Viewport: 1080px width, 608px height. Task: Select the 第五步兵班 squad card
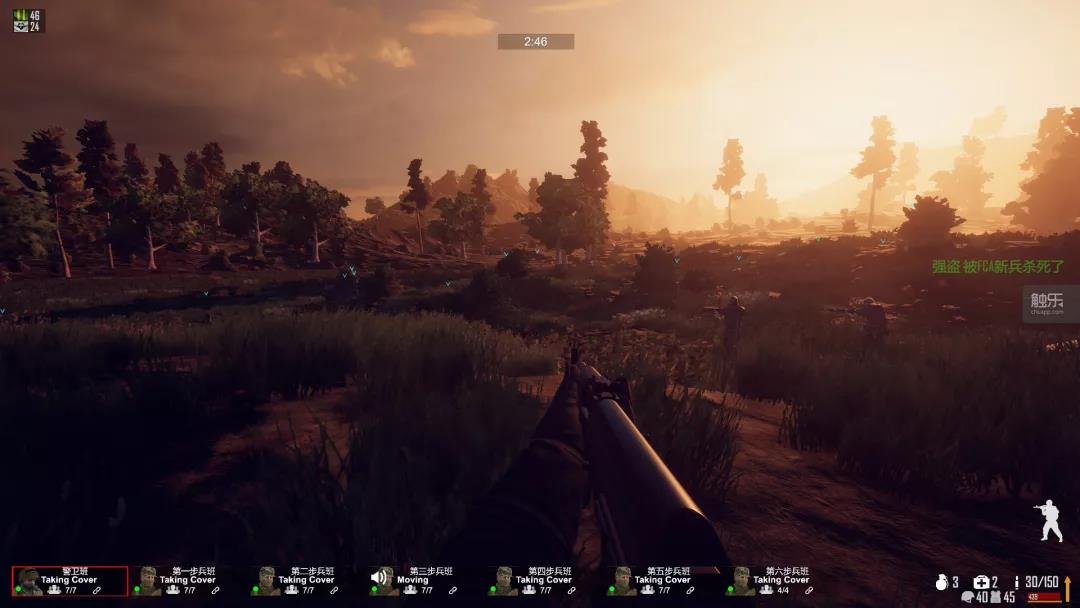point(662,581)
